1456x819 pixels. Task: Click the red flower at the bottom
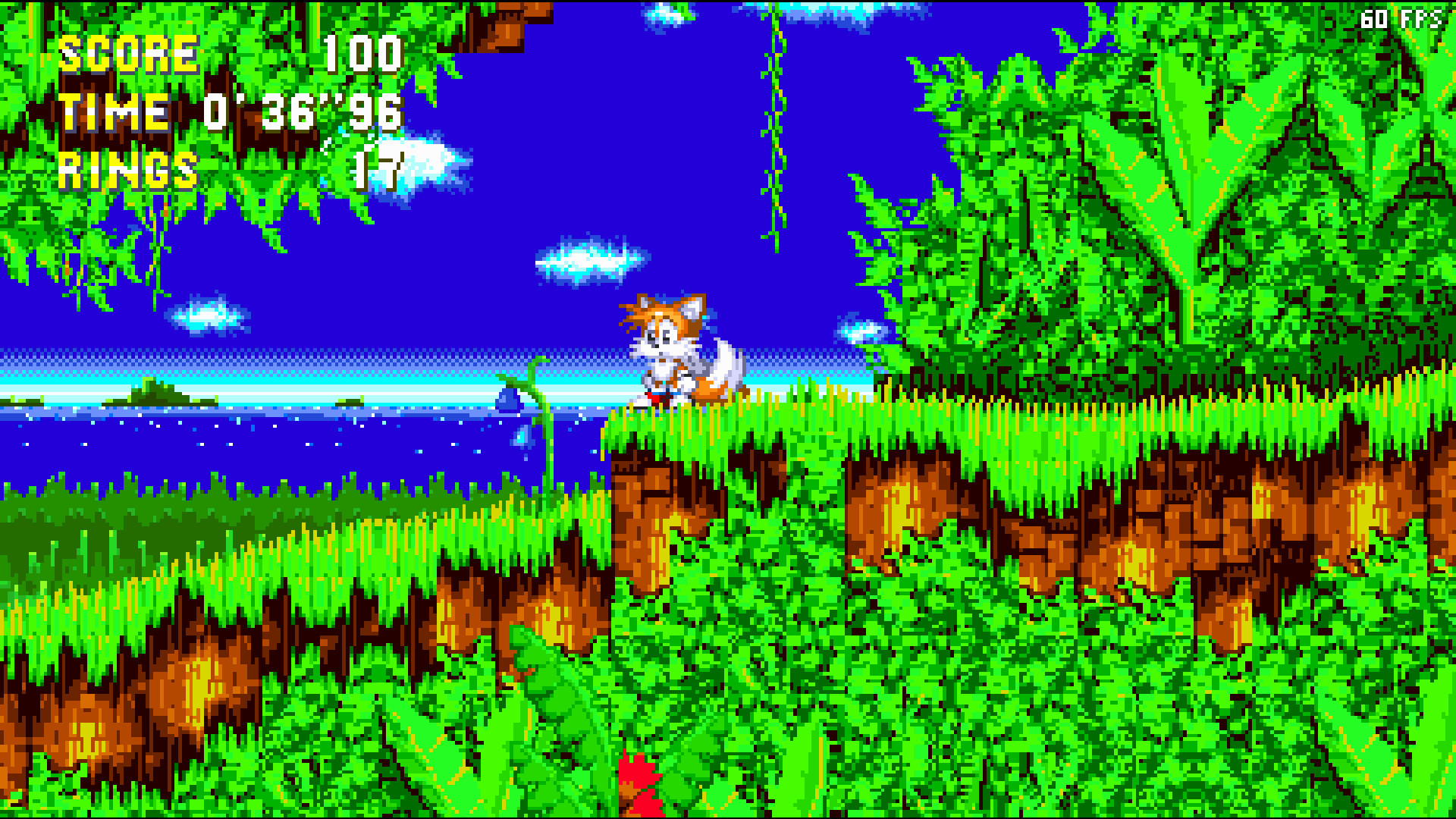[x=637, y=781]
